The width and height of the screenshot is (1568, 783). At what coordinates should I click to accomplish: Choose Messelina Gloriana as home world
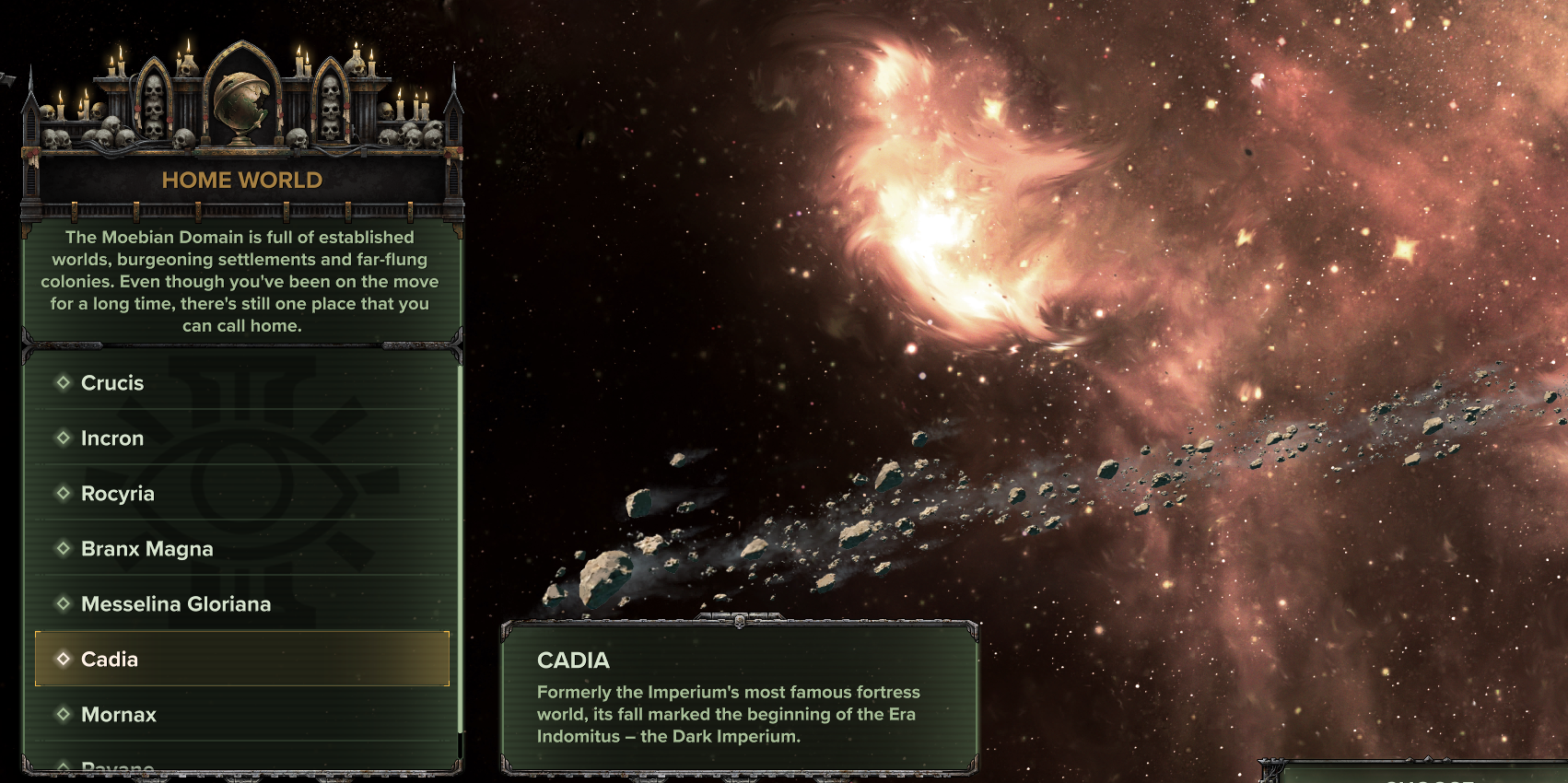176,604
